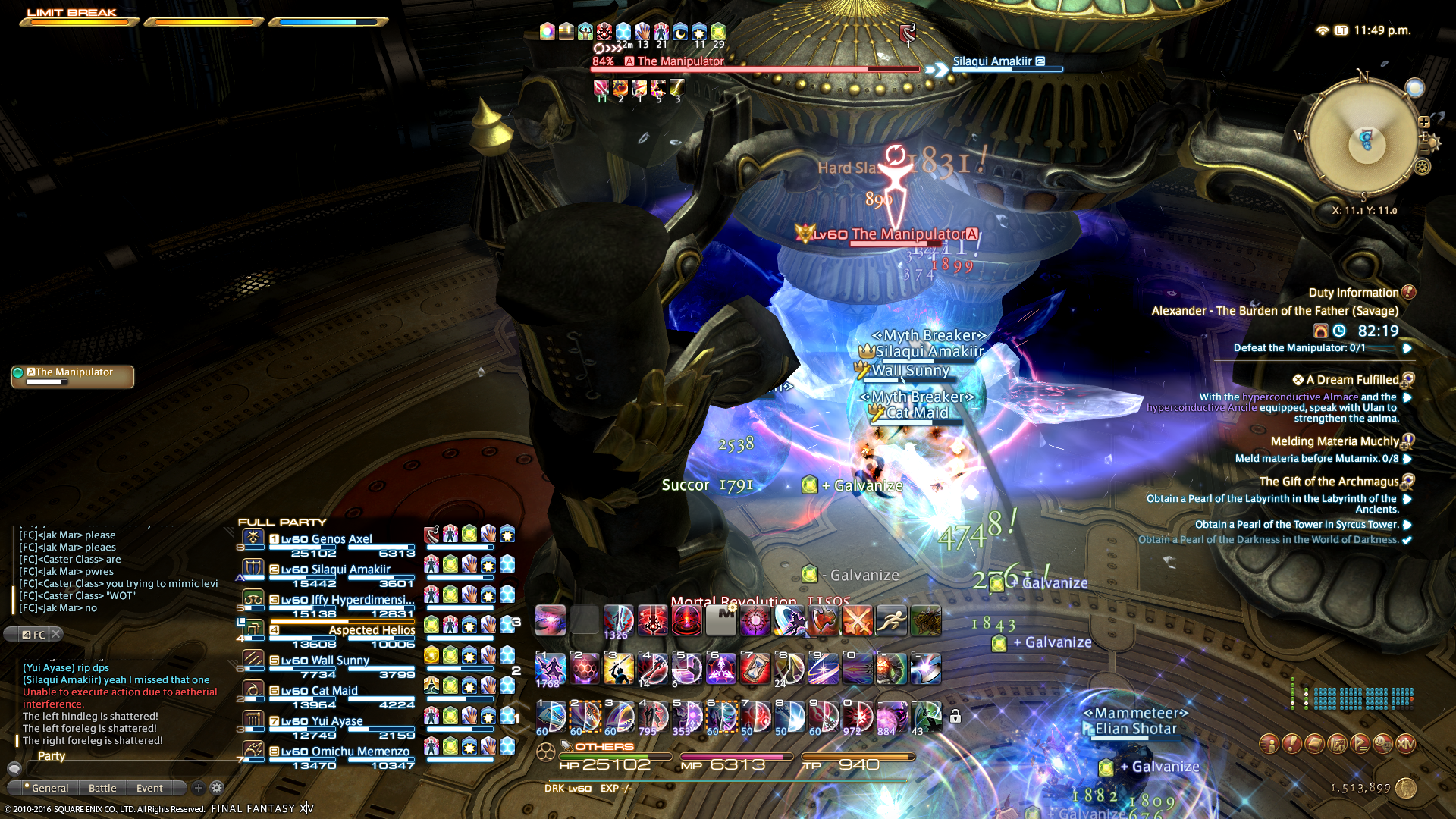1456x819 pixels.
Task: Activate the hourglass ability icon
Action: [x=755, y=669]
